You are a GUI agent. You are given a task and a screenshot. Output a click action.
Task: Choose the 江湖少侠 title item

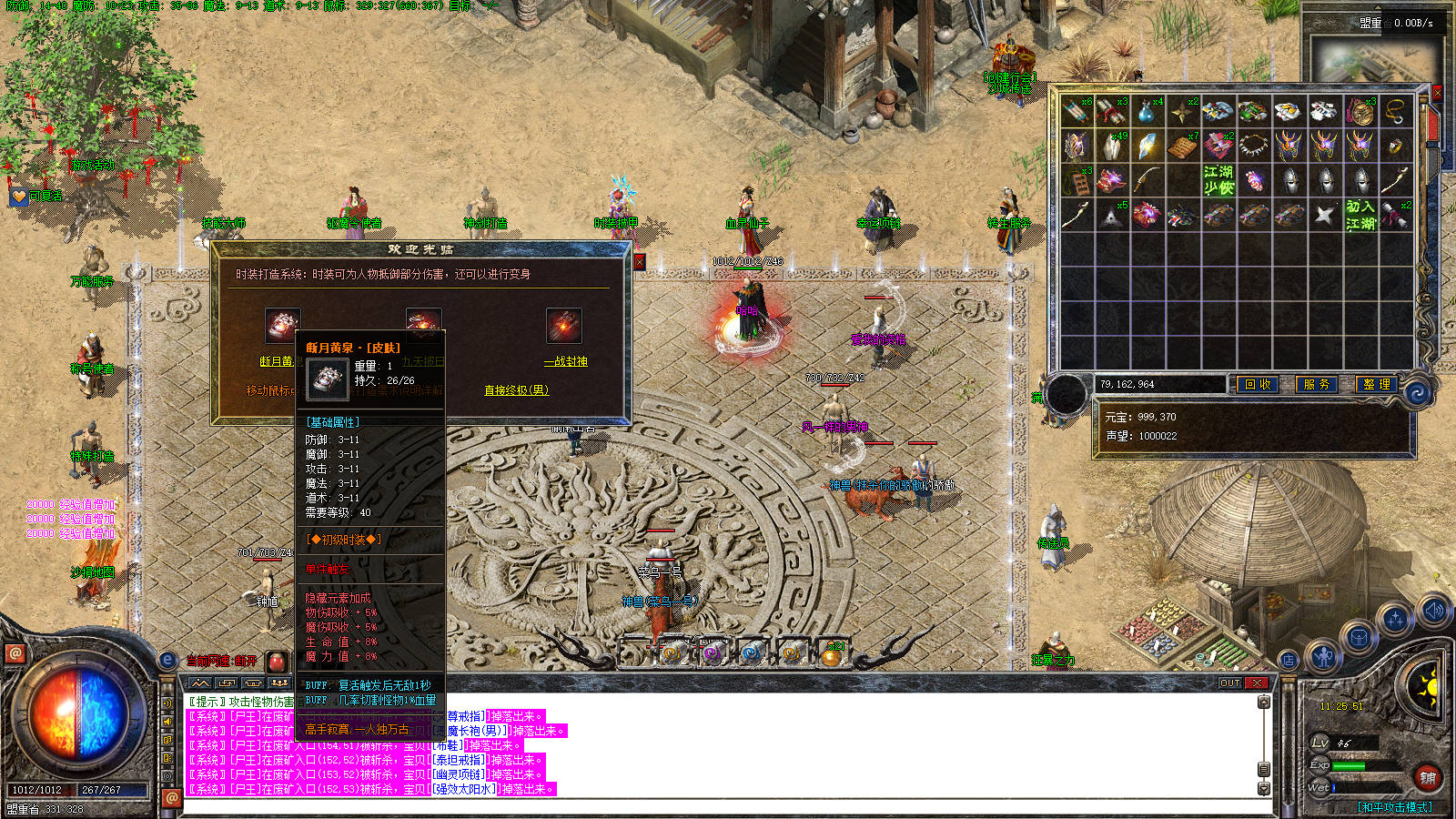pos(1218,179)
